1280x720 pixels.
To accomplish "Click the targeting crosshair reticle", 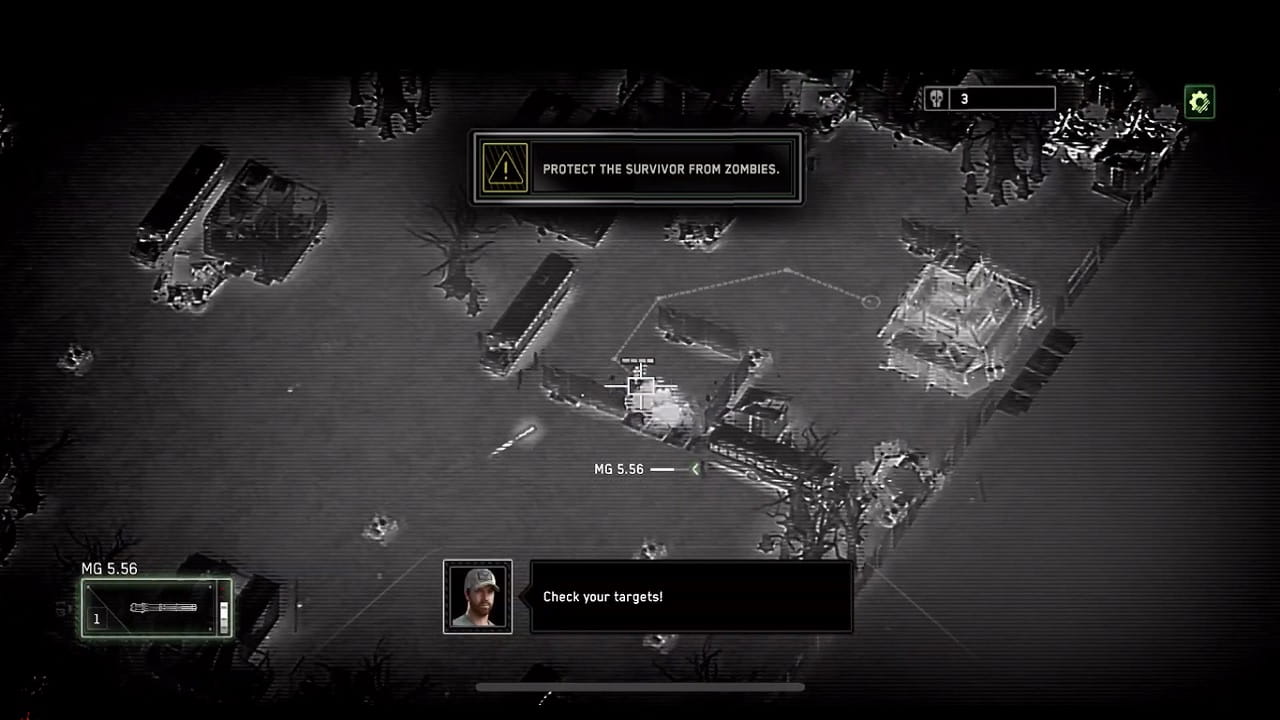I will tap(641, 386).
